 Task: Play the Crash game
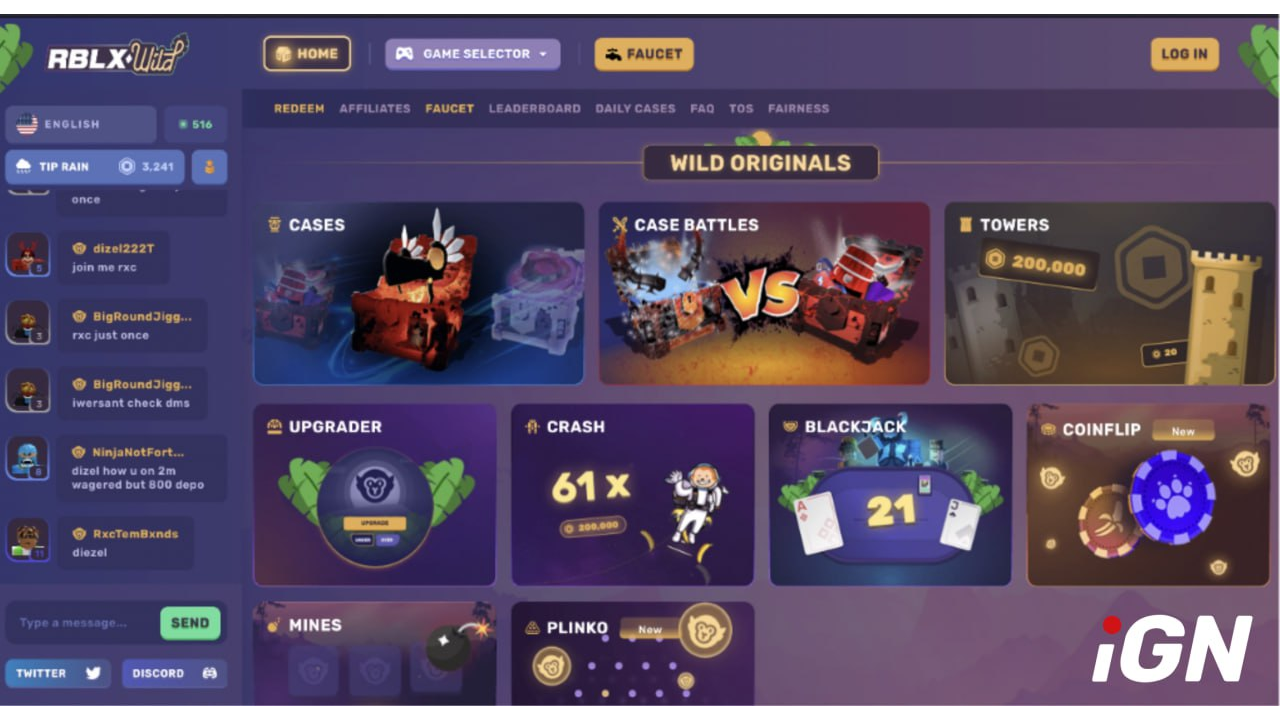coord(632,495)
